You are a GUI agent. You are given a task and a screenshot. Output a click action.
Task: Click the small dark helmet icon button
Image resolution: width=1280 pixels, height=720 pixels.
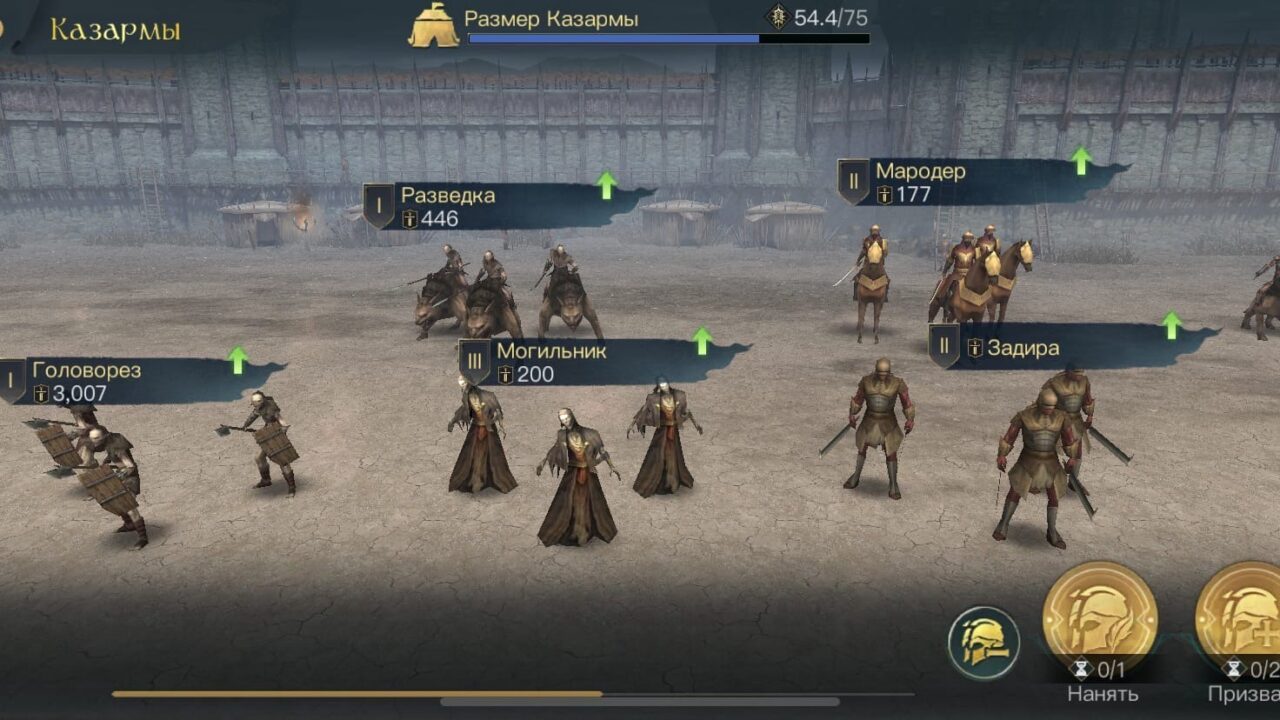(983, 642)
